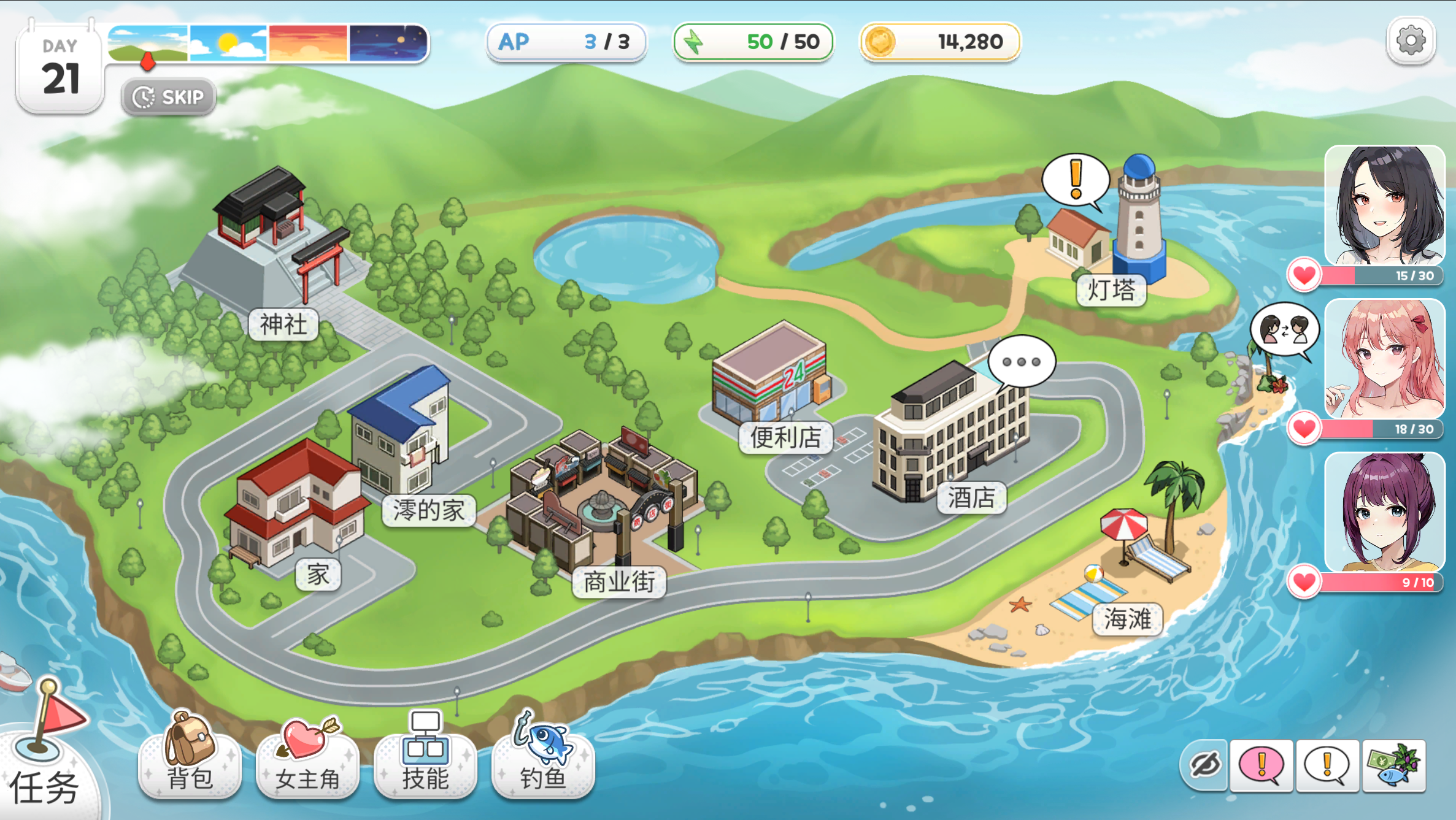Start the 钓鱼 fishing activity
Image resolution: width=1456 pixels, height=820 pixels.
coord(543,759)
